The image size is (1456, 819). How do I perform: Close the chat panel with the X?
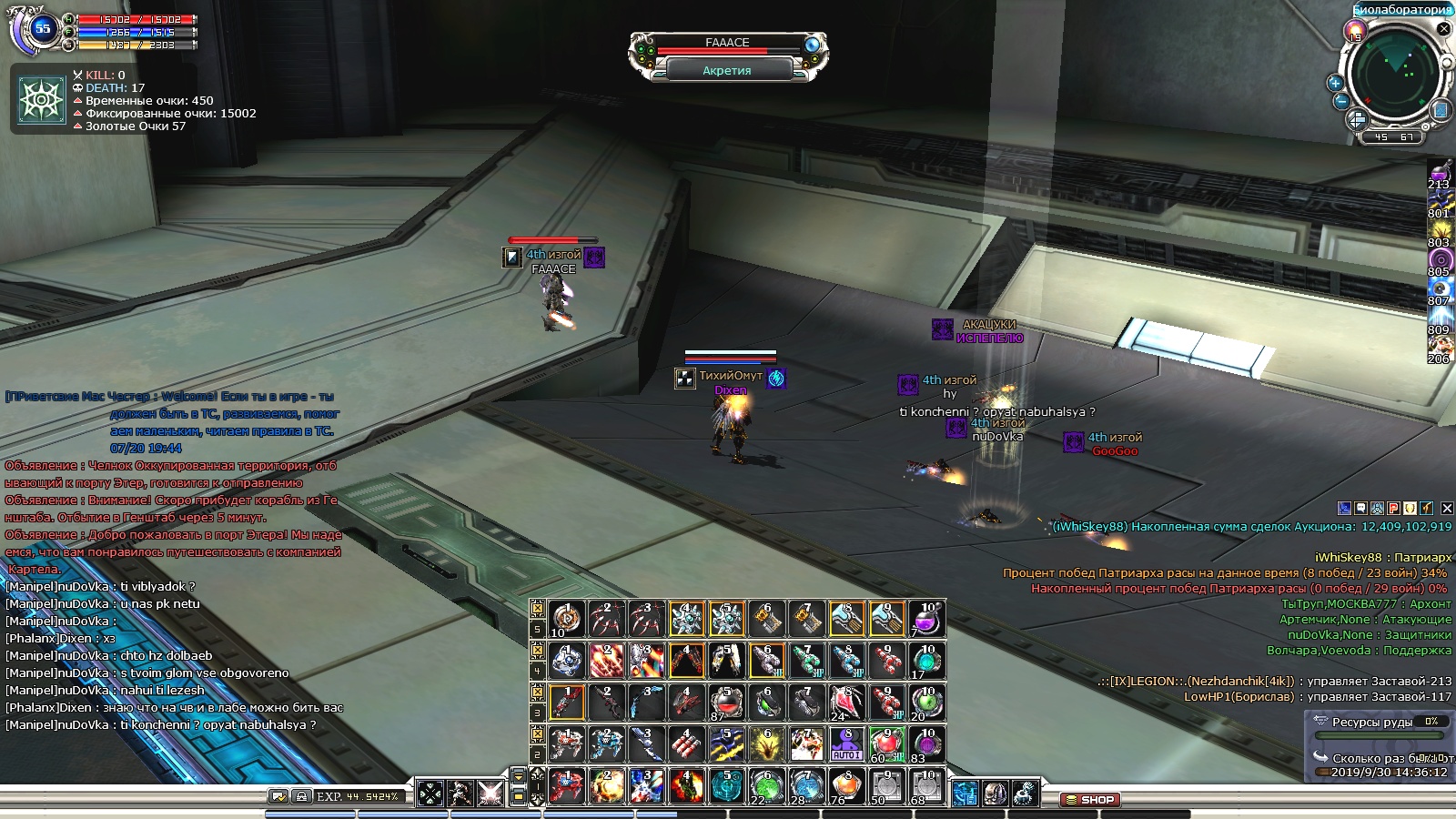point(1447,508)
